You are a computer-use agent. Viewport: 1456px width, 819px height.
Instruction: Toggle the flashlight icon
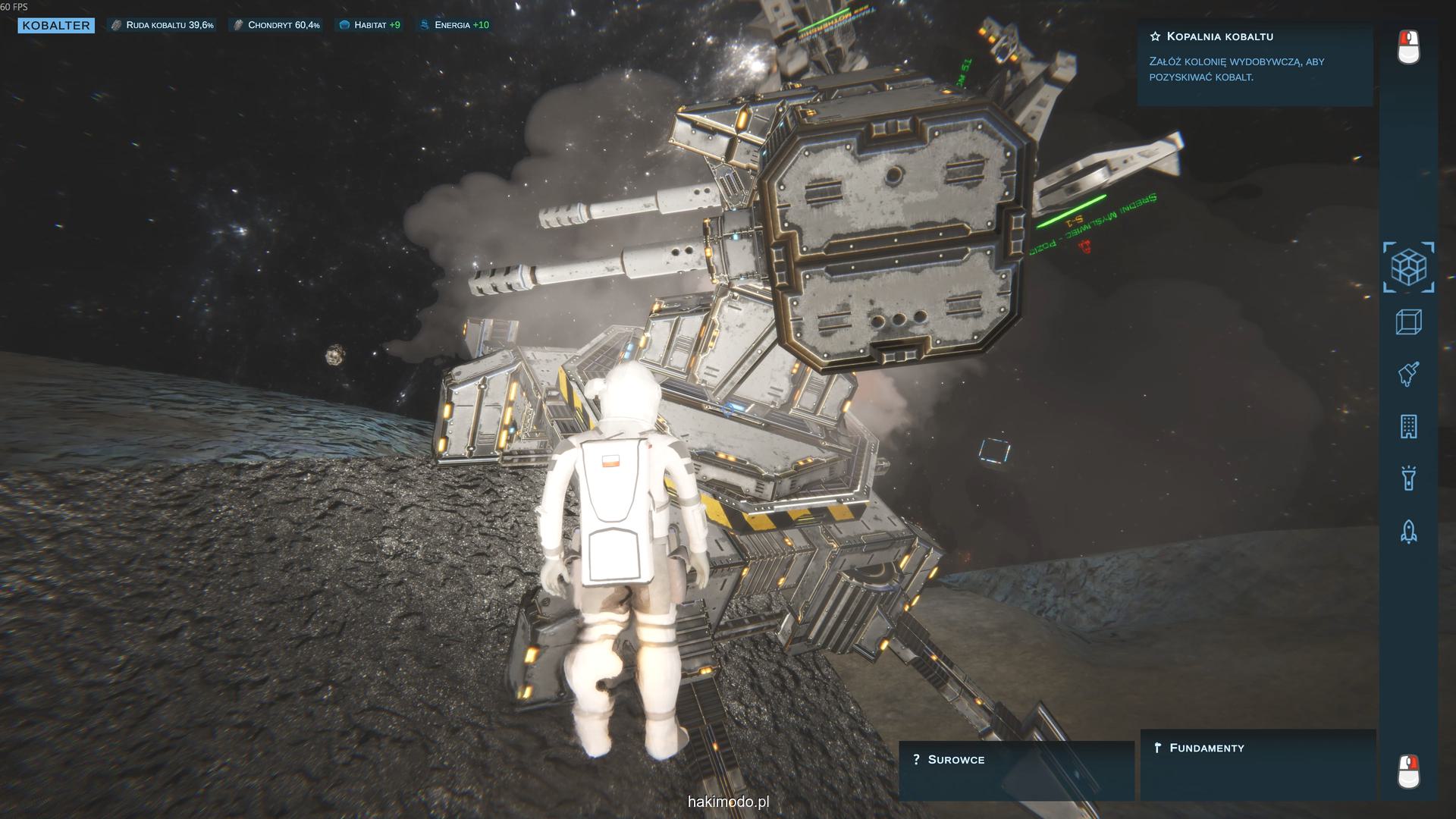point(1408,479)
